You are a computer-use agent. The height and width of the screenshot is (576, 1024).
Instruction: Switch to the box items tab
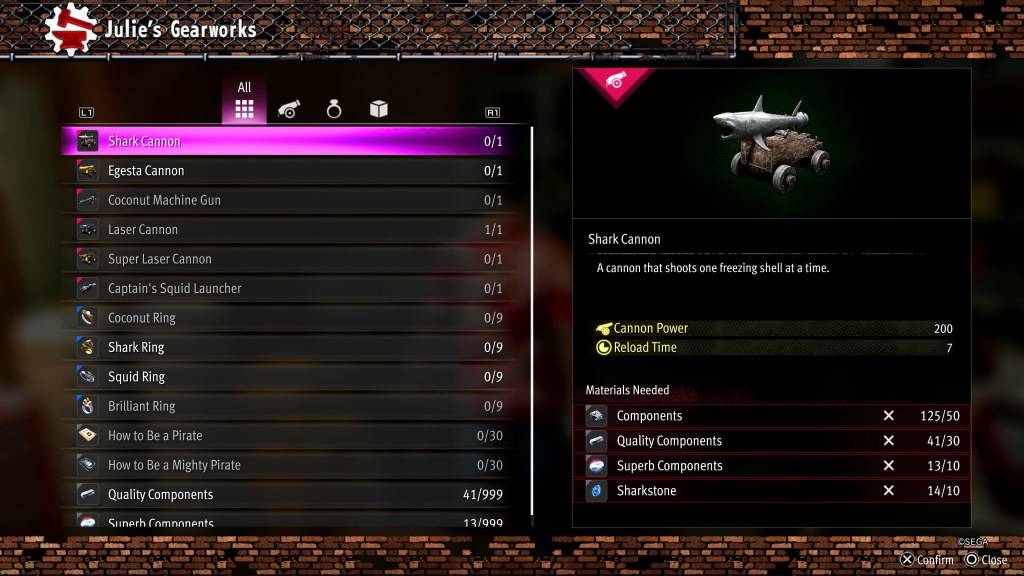click(x=378, y=109)
